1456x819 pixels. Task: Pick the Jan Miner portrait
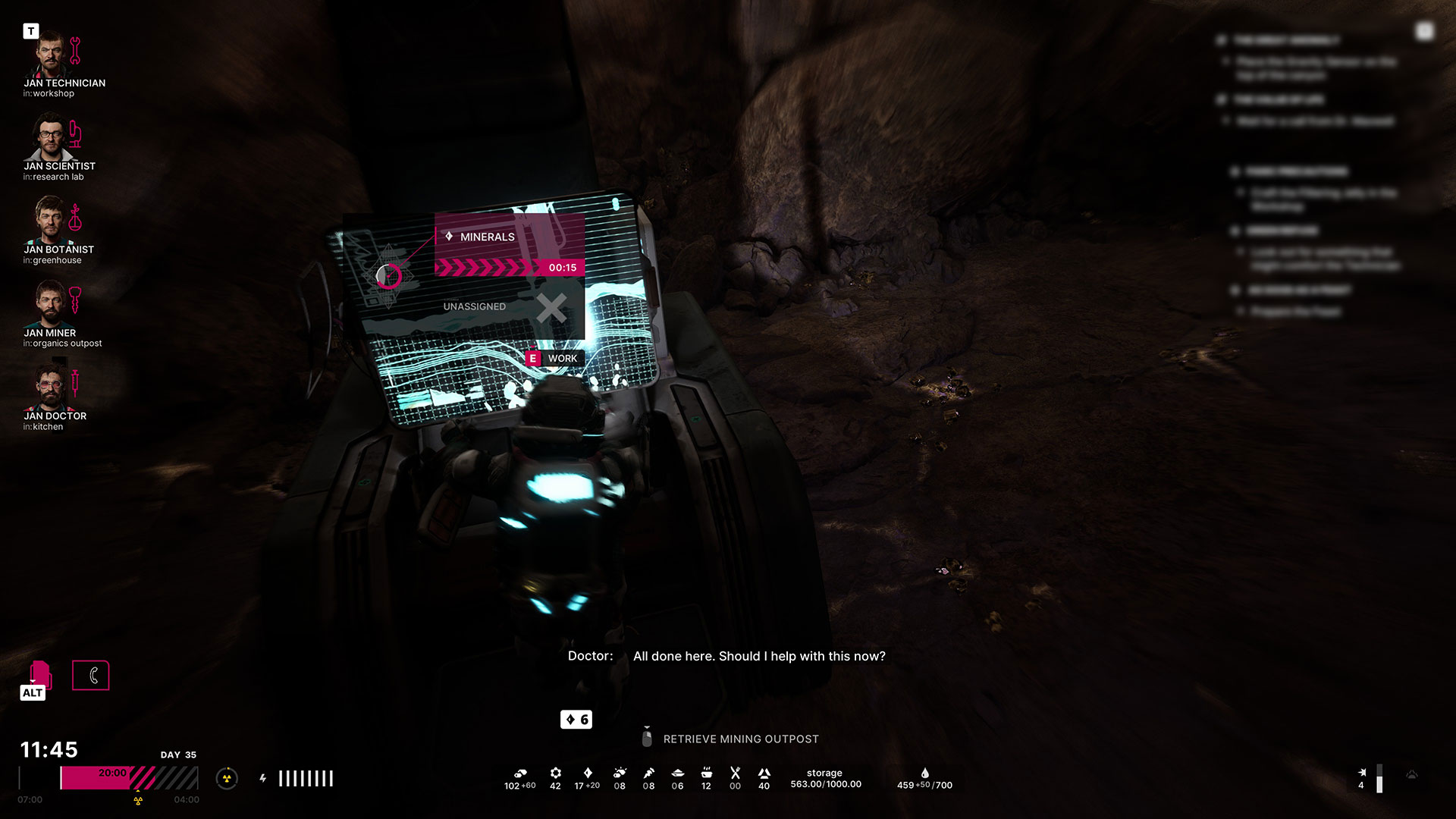point(50,303)
